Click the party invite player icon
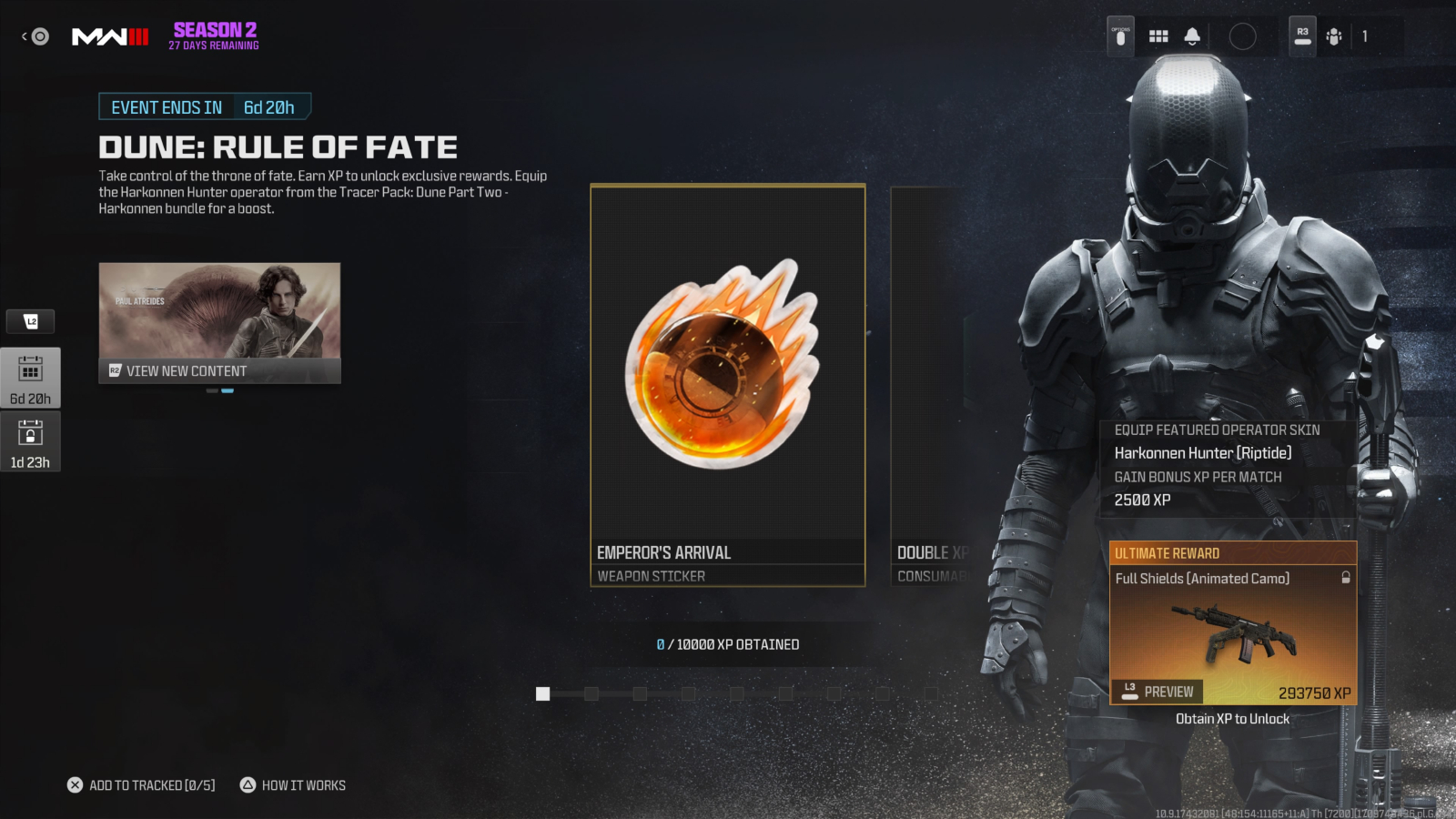Image resolution: width=1456 pixels, height=819 pixels. 1334,35
